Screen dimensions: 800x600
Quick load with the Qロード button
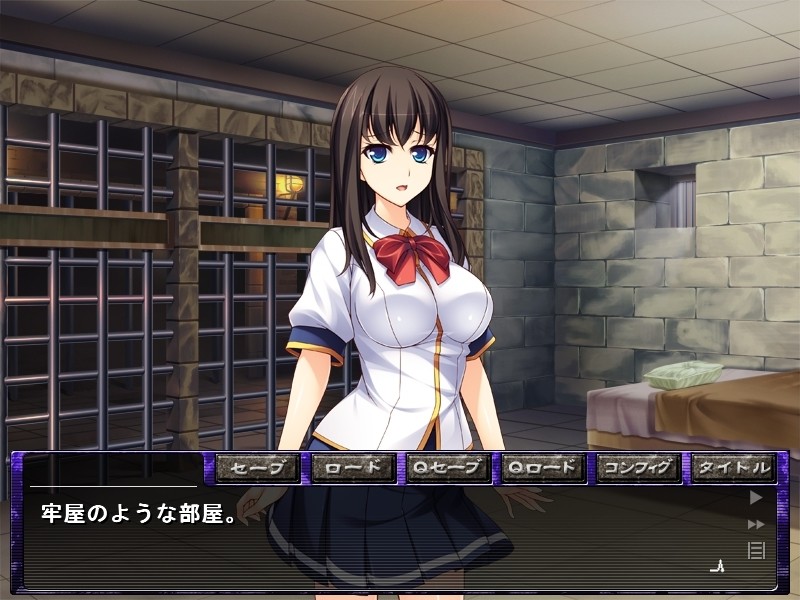(543, 467)
